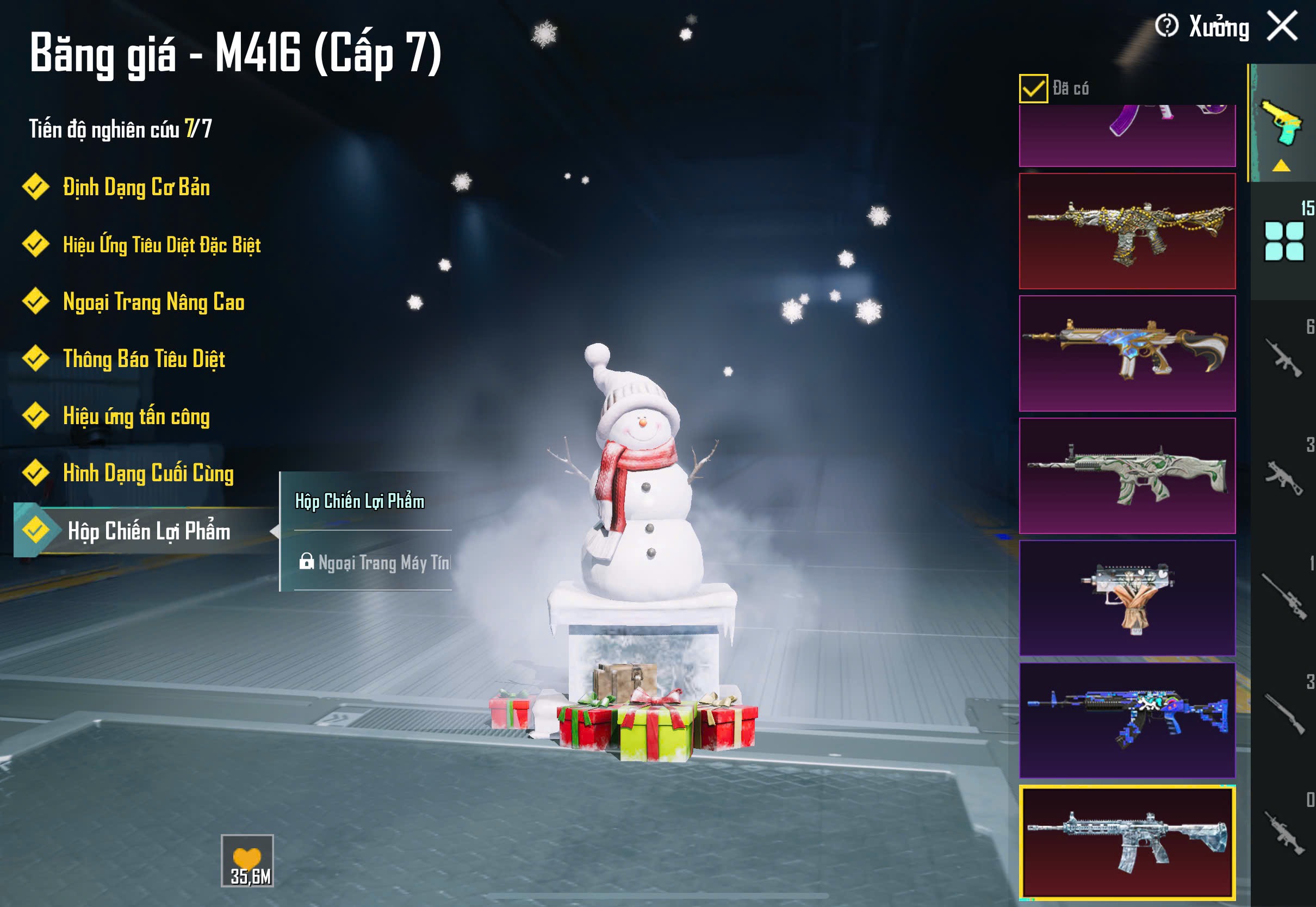The image size is (1316, 907).
Task: Choose the blue pixelated rifle skin
Action: coord(1127,720)
